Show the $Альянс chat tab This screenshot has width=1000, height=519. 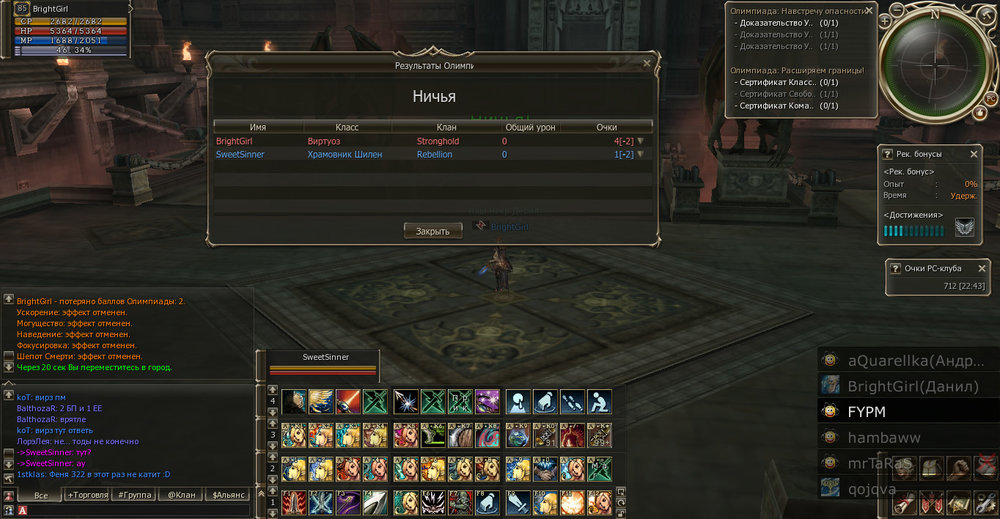point(229,495)
